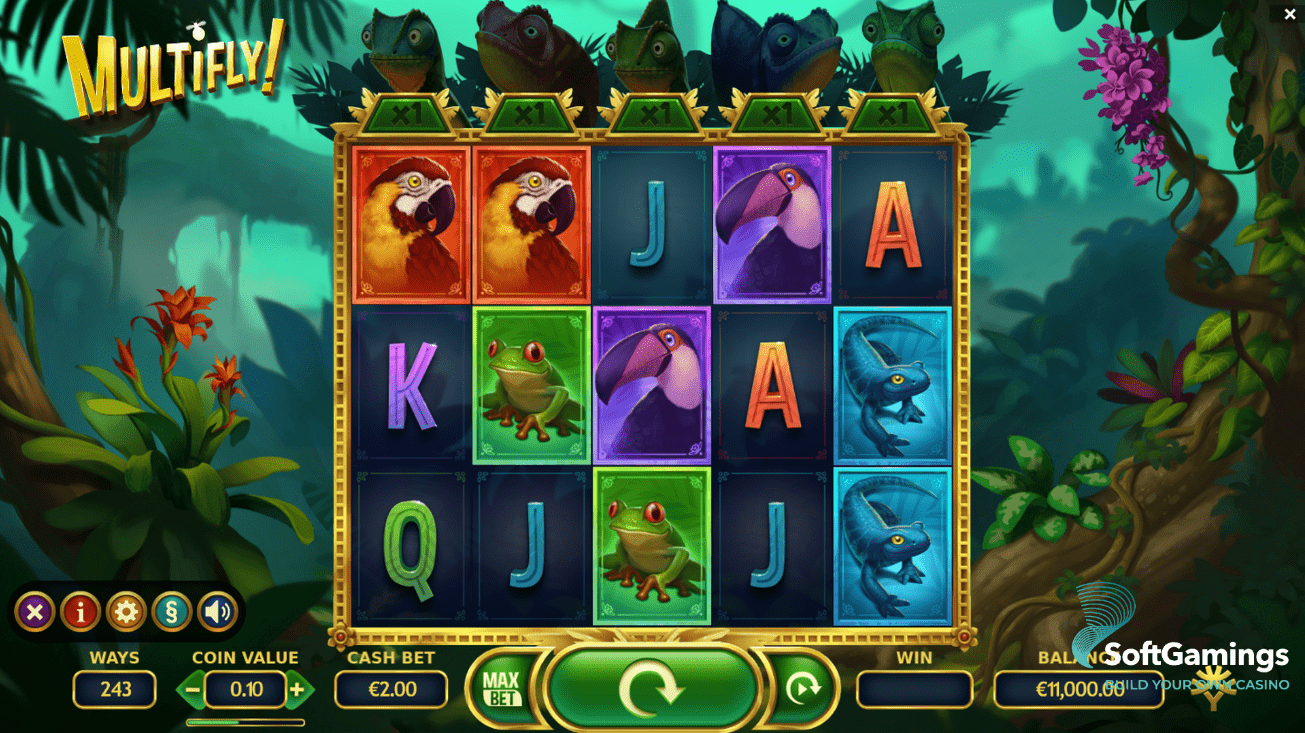Decrease the coin value with minus
Image resolution: width=1305 pixels, height=733 pixels.
pos(193,689)
